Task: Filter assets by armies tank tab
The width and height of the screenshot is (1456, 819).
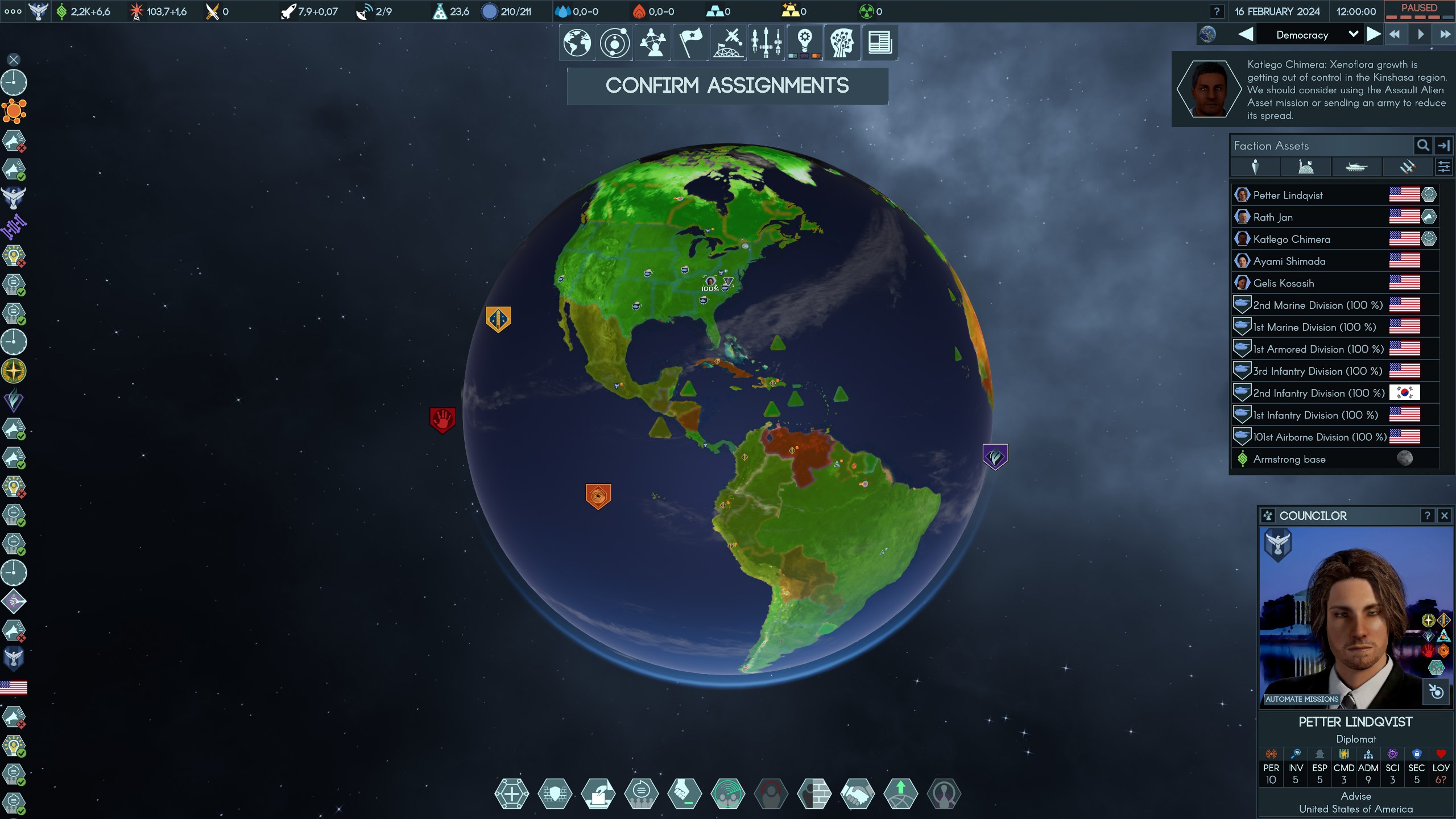Action: click(x=1356, y=167)
